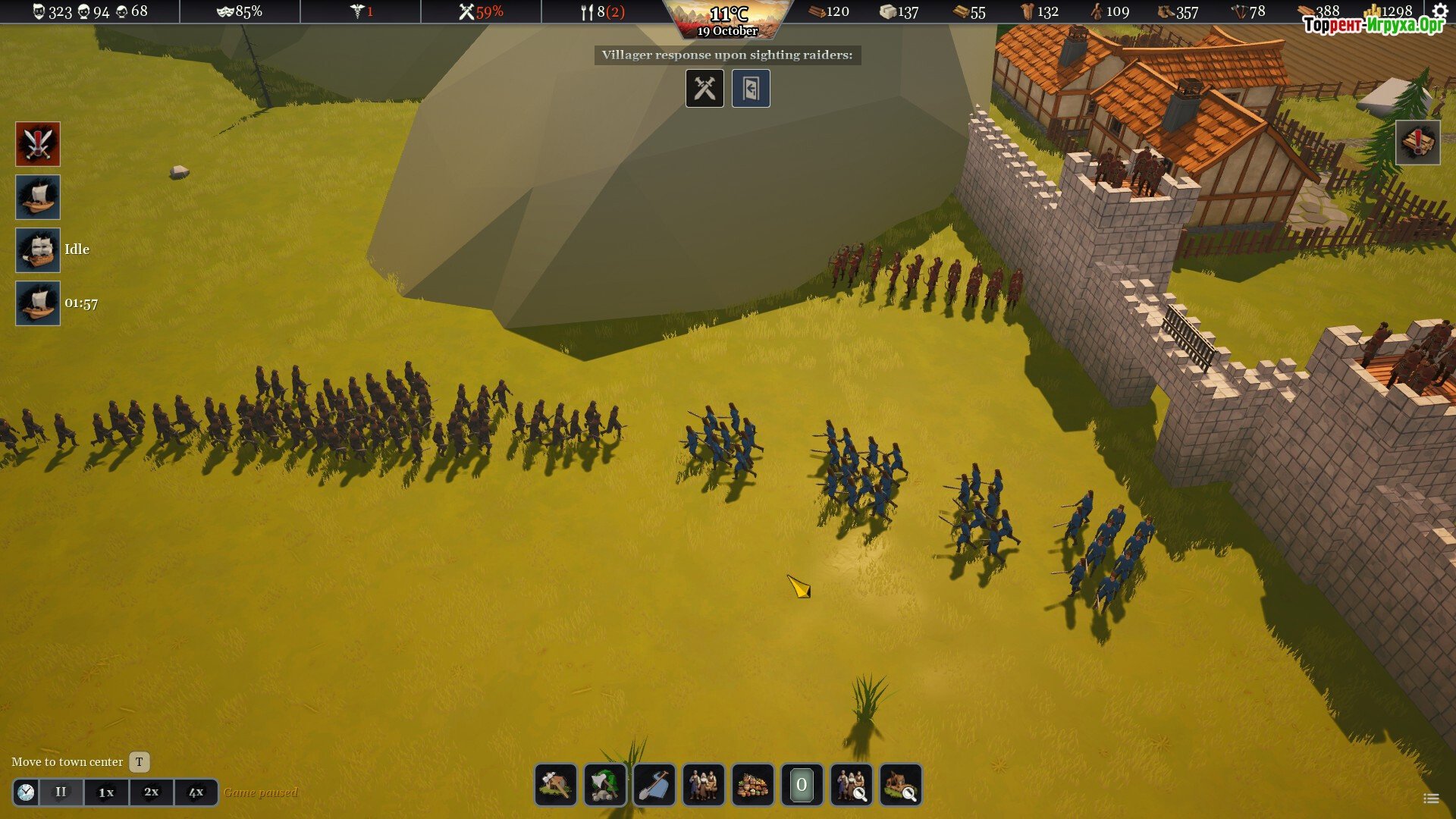
Task: Set game speed to 4x
Action: tap(196, 792)
